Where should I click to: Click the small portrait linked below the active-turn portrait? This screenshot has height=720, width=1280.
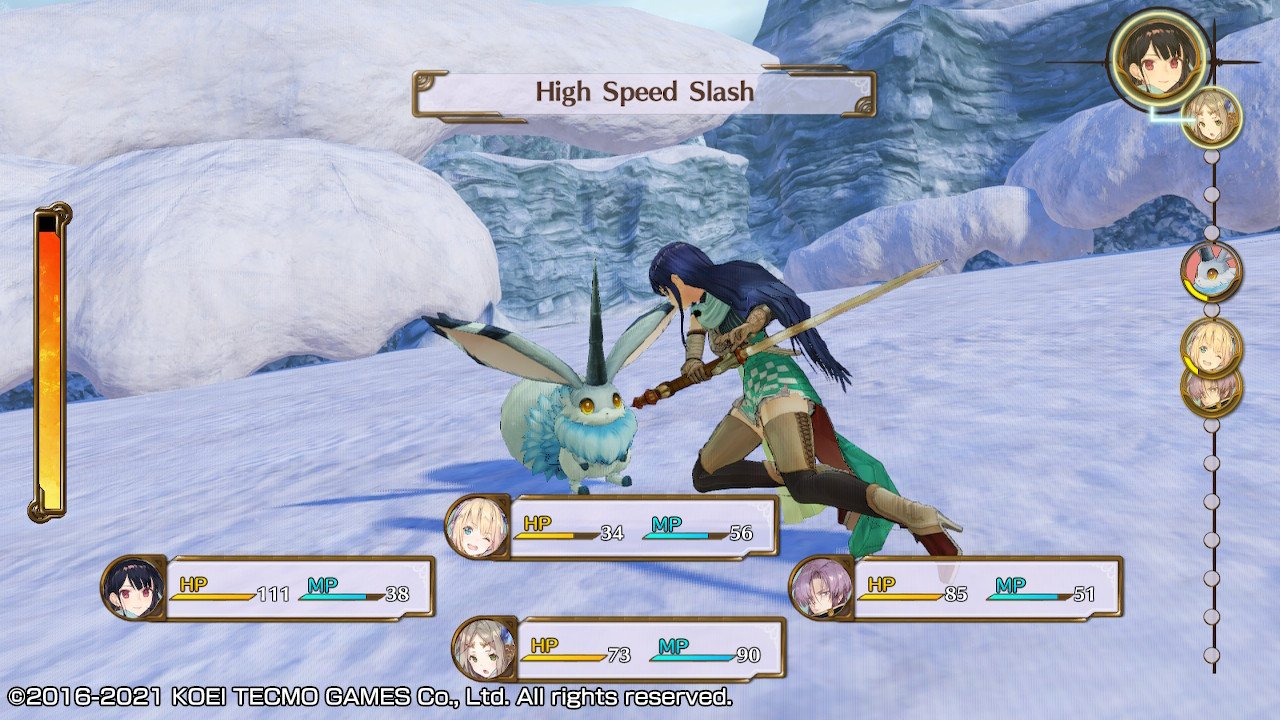click(1211, 117)
